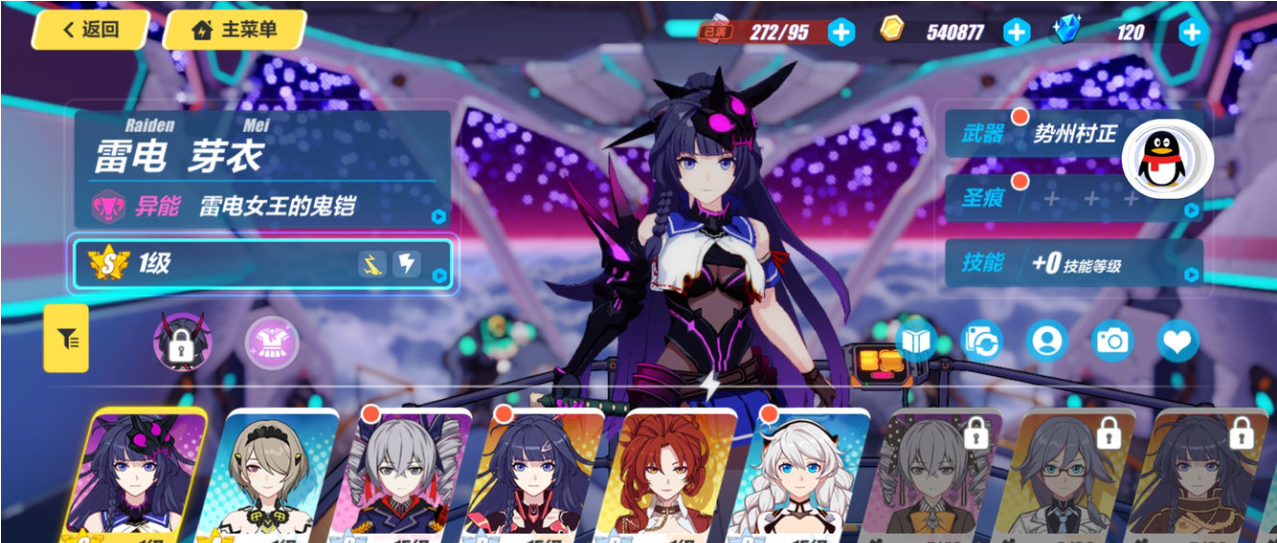
Task: Open the 技能 skills panel
Action: point(1072,264)
